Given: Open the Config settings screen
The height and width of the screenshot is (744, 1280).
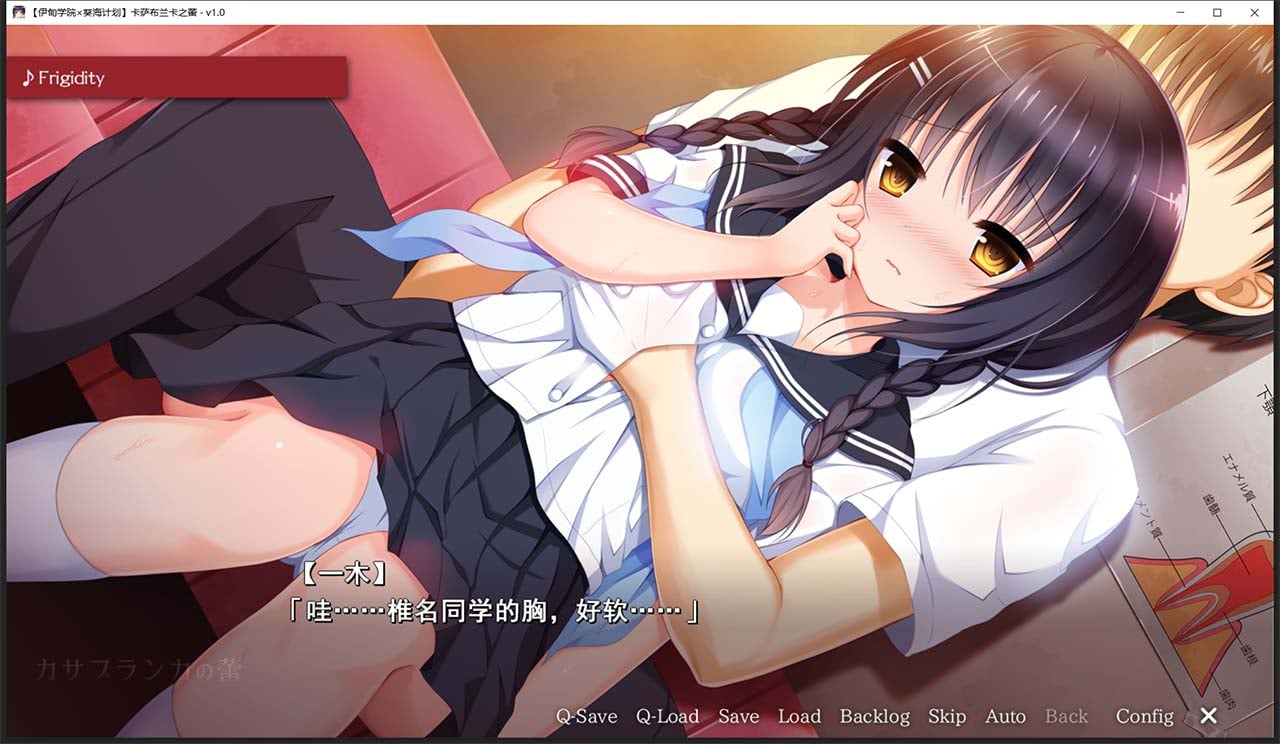Looking at the screenshot, I should 1143,716.
